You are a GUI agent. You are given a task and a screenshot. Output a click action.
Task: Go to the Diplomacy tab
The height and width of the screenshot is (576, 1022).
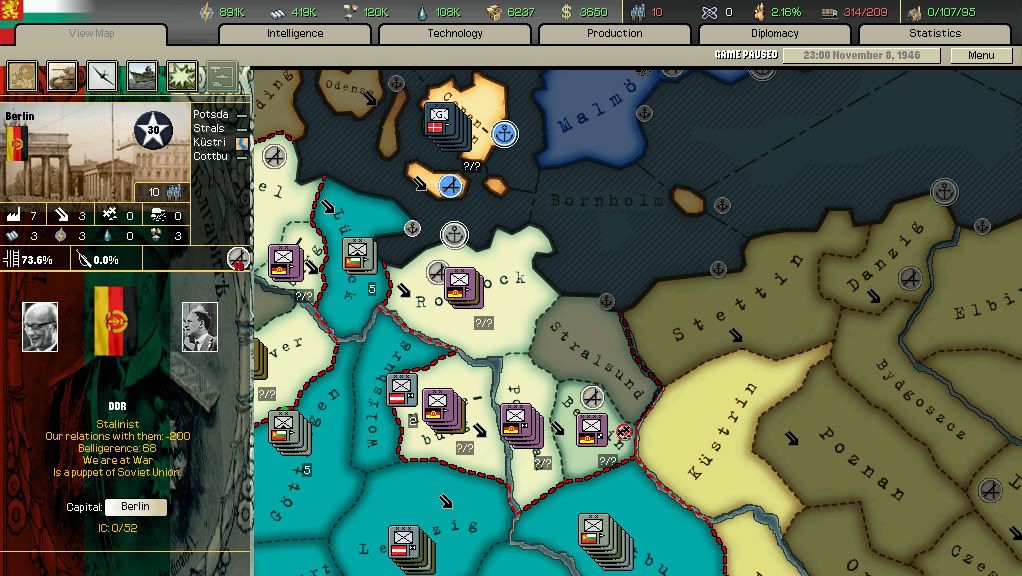pos(775,34)
